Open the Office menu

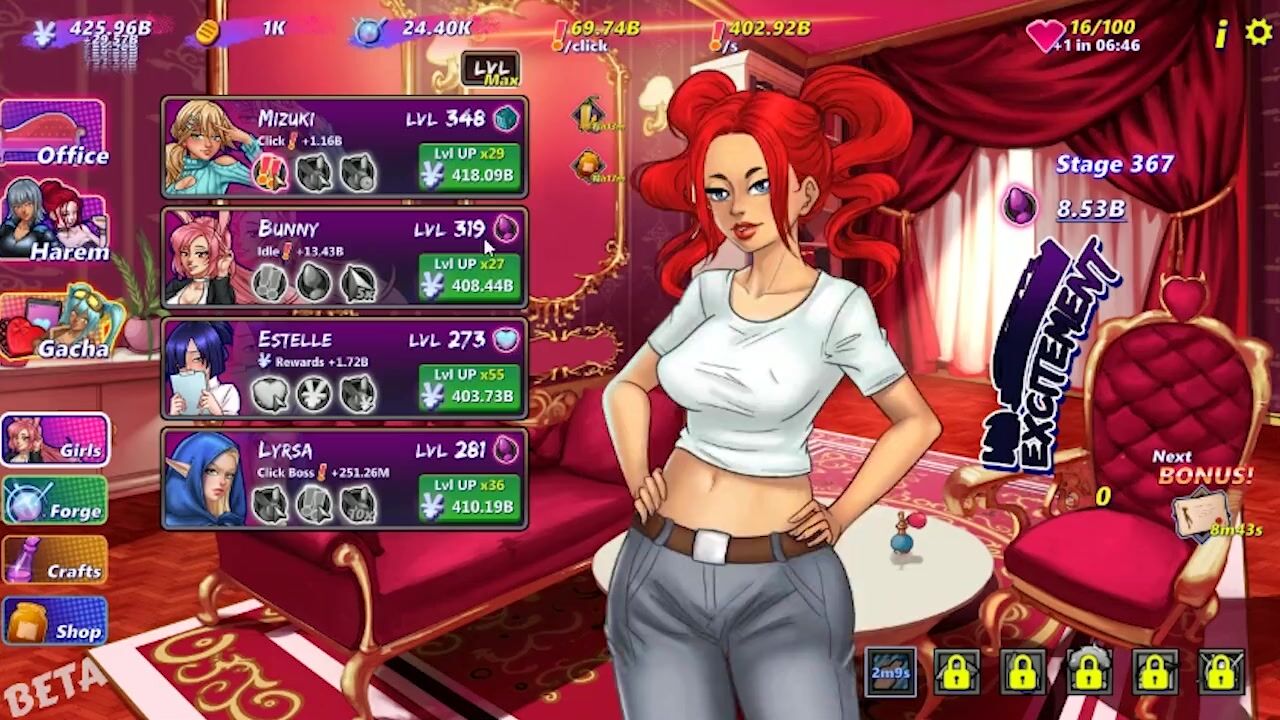54,134
